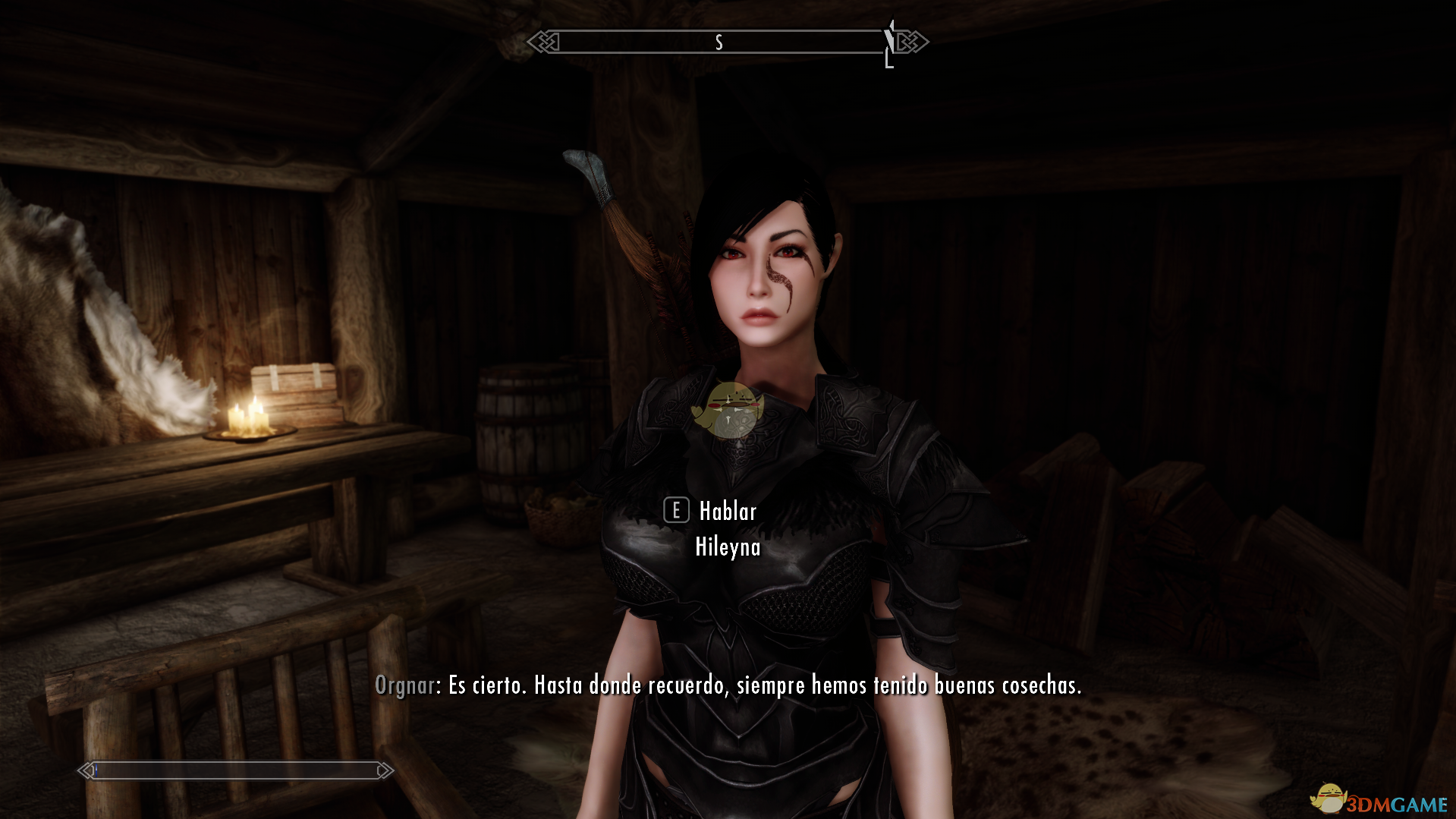Click the E key prompt icon
Image resolution: width=1456 pixels, height=819 pixels.
click(x=675, y=511)
